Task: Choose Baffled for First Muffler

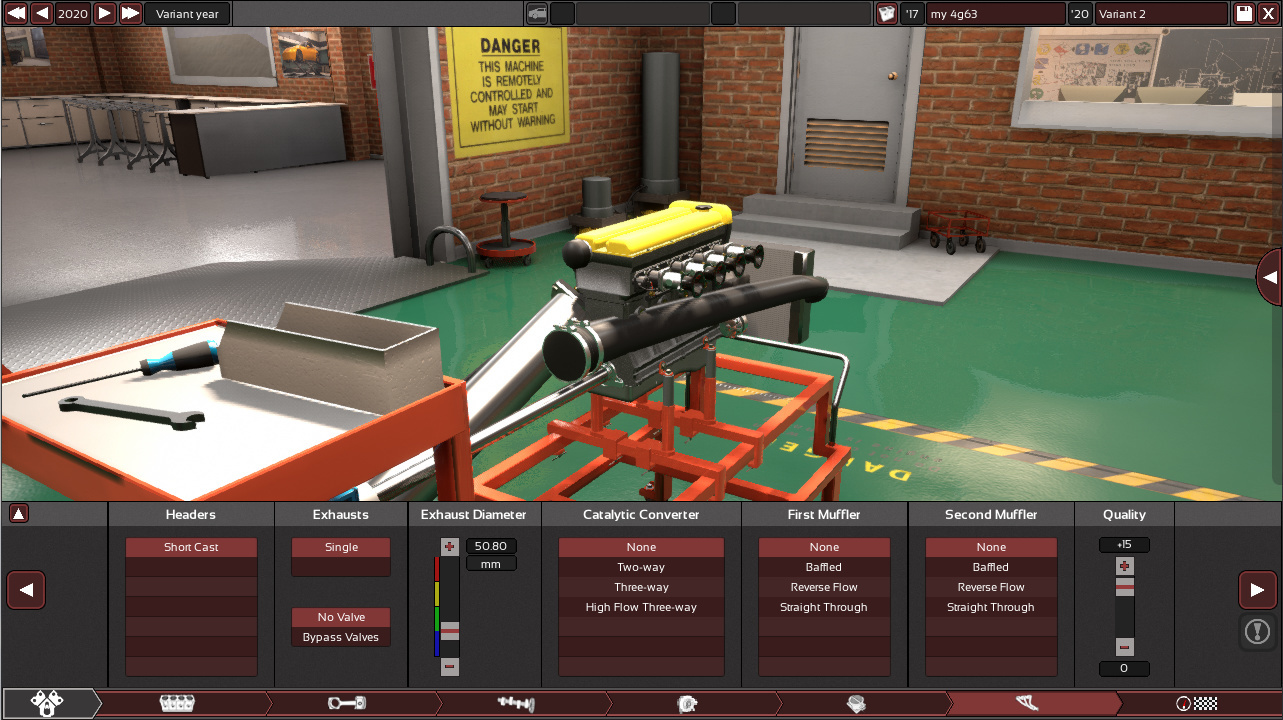Action: [824, 567]
